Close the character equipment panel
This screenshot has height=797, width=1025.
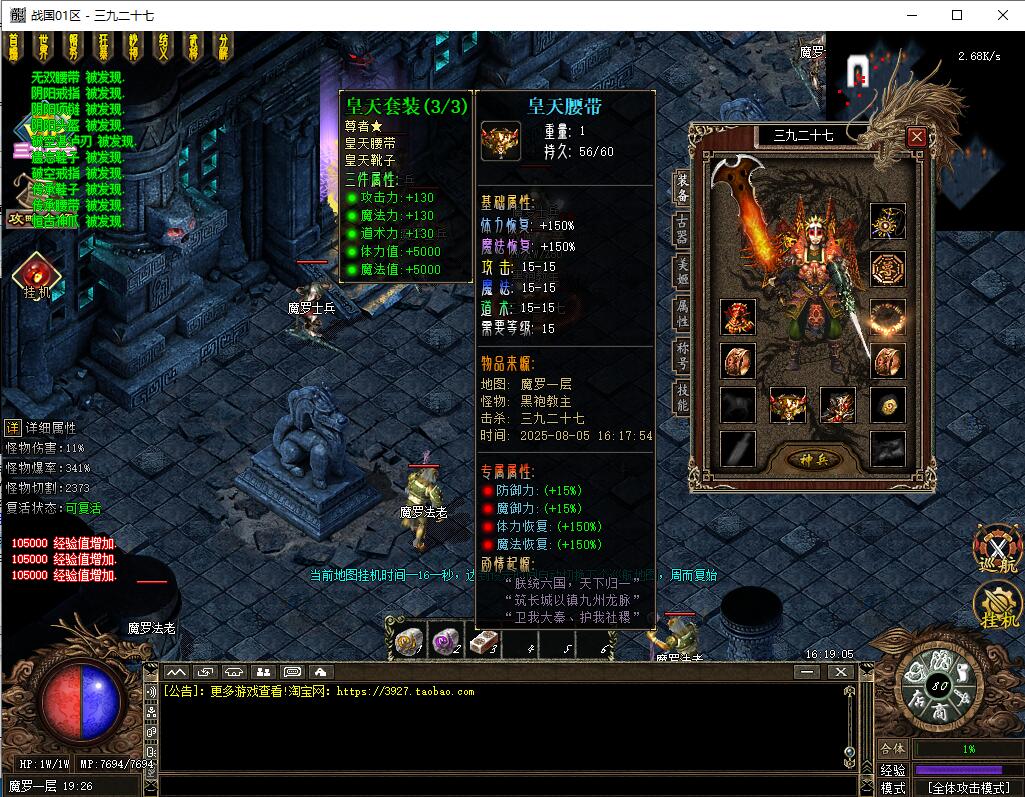pos(916,137)
